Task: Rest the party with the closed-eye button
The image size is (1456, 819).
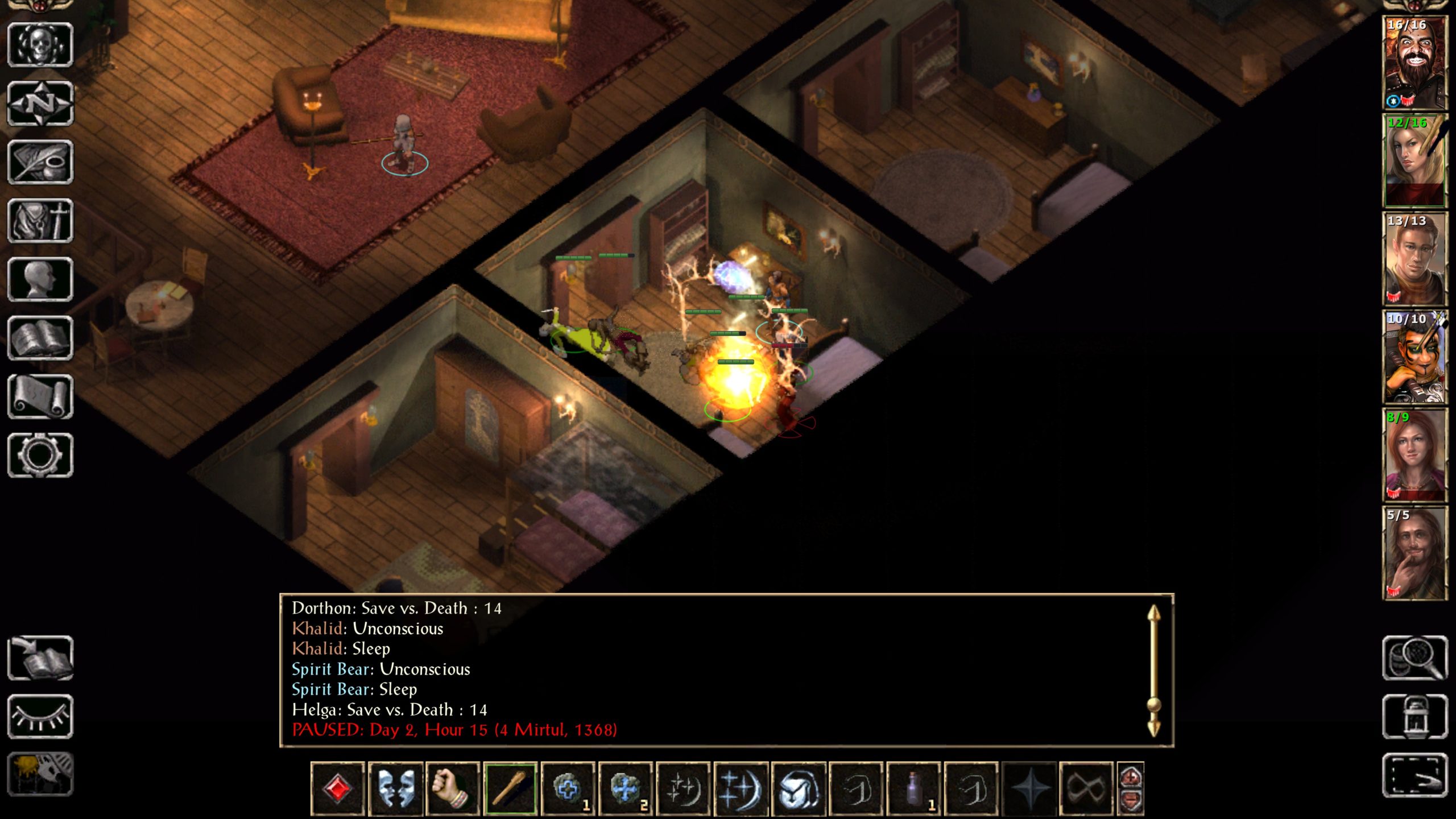Action: 40,717
